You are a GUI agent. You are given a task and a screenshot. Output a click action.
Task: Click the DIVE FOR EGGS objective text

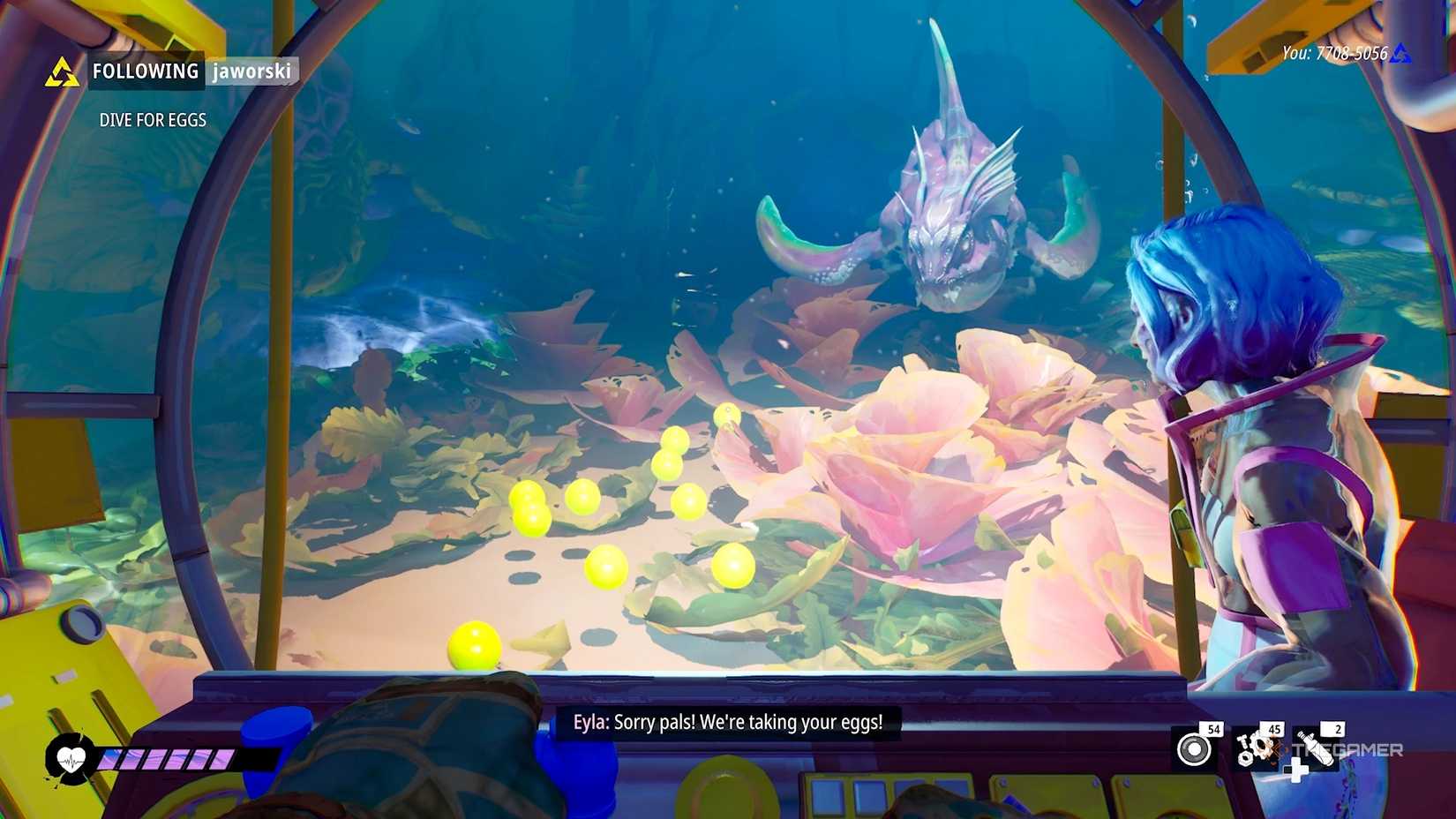(152, 120)
